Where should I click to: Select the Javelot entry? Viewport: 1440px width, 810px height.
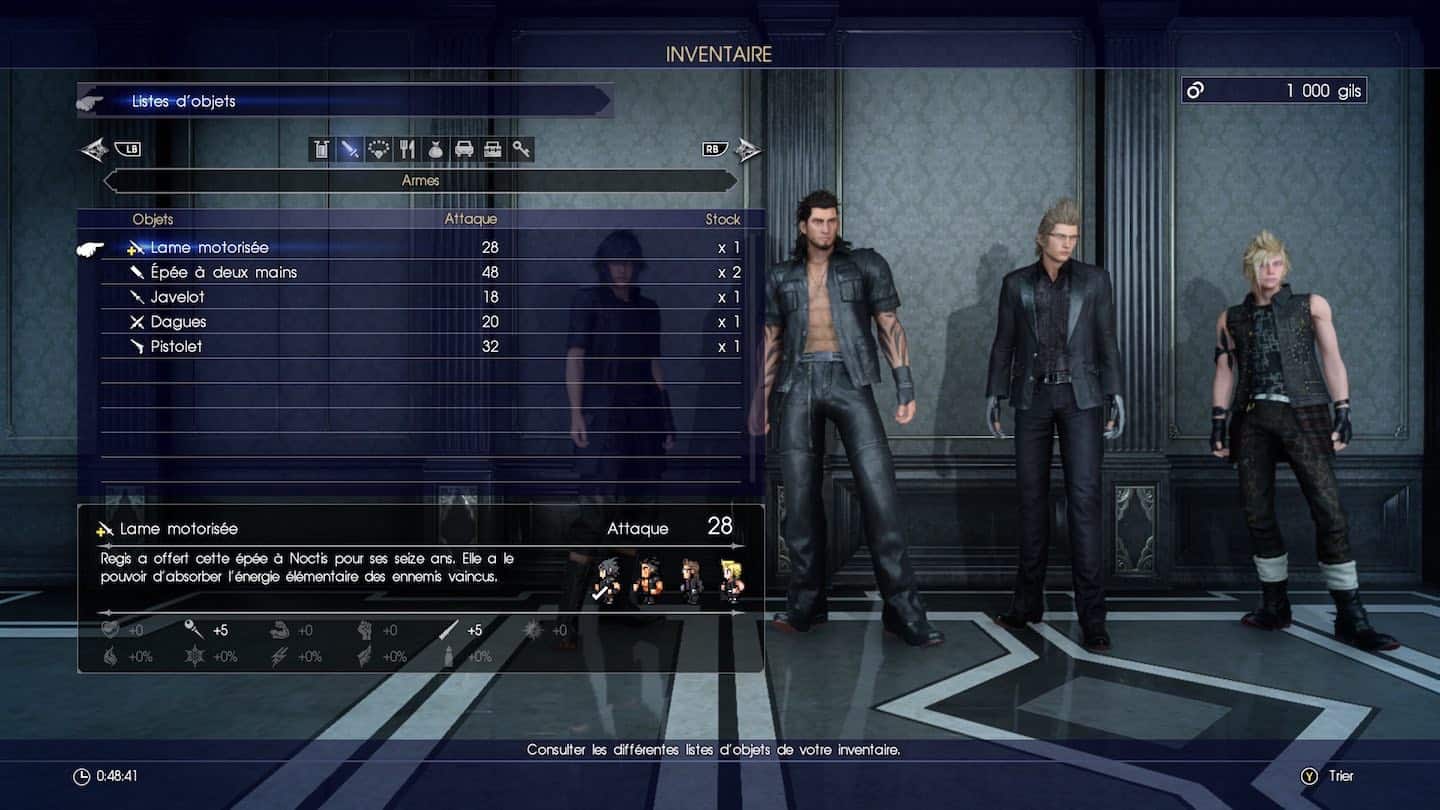(x=177, y=297)
